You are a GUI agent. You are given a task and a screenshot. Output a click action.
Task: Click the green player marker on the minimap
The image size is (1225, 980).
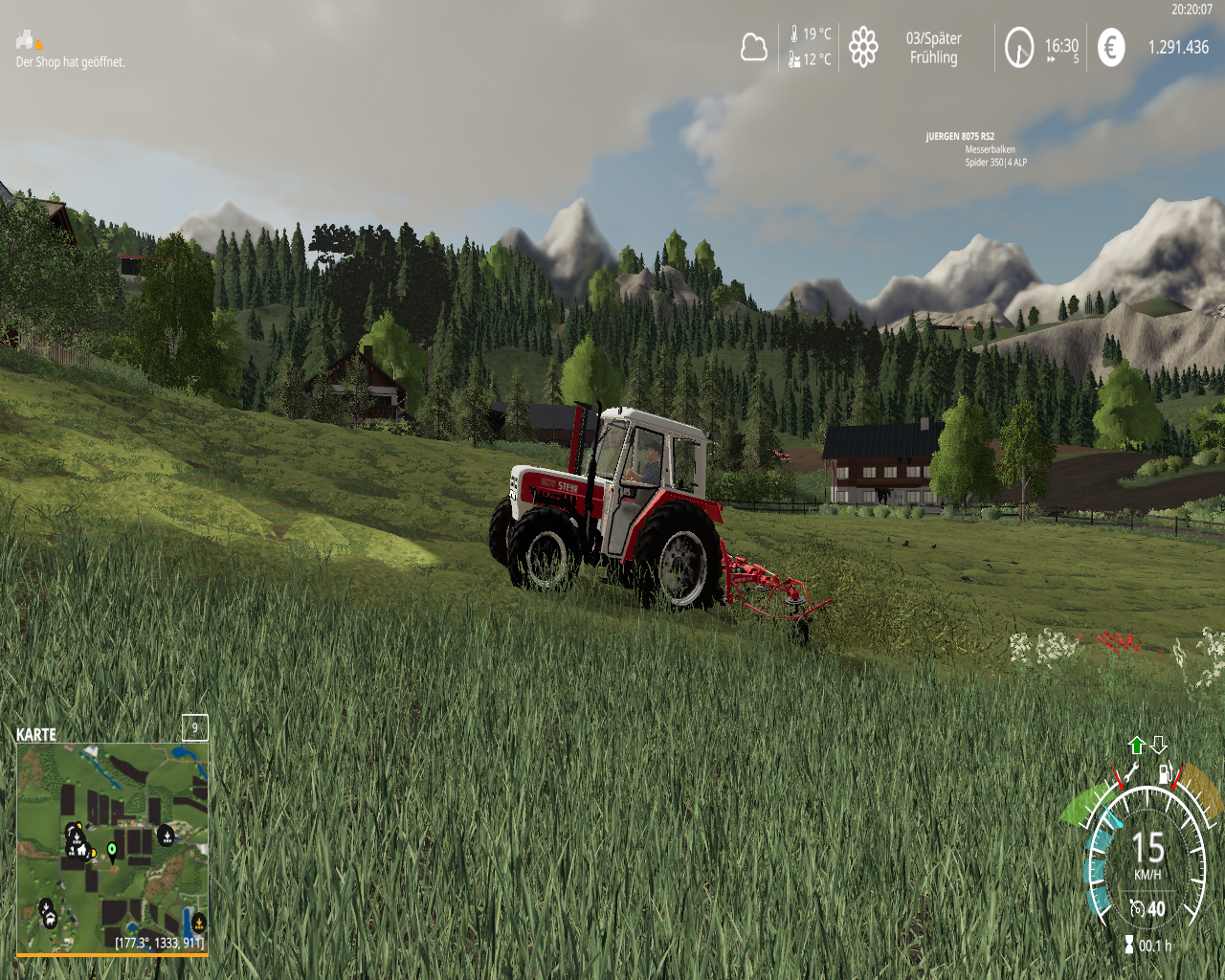(112, 849)
